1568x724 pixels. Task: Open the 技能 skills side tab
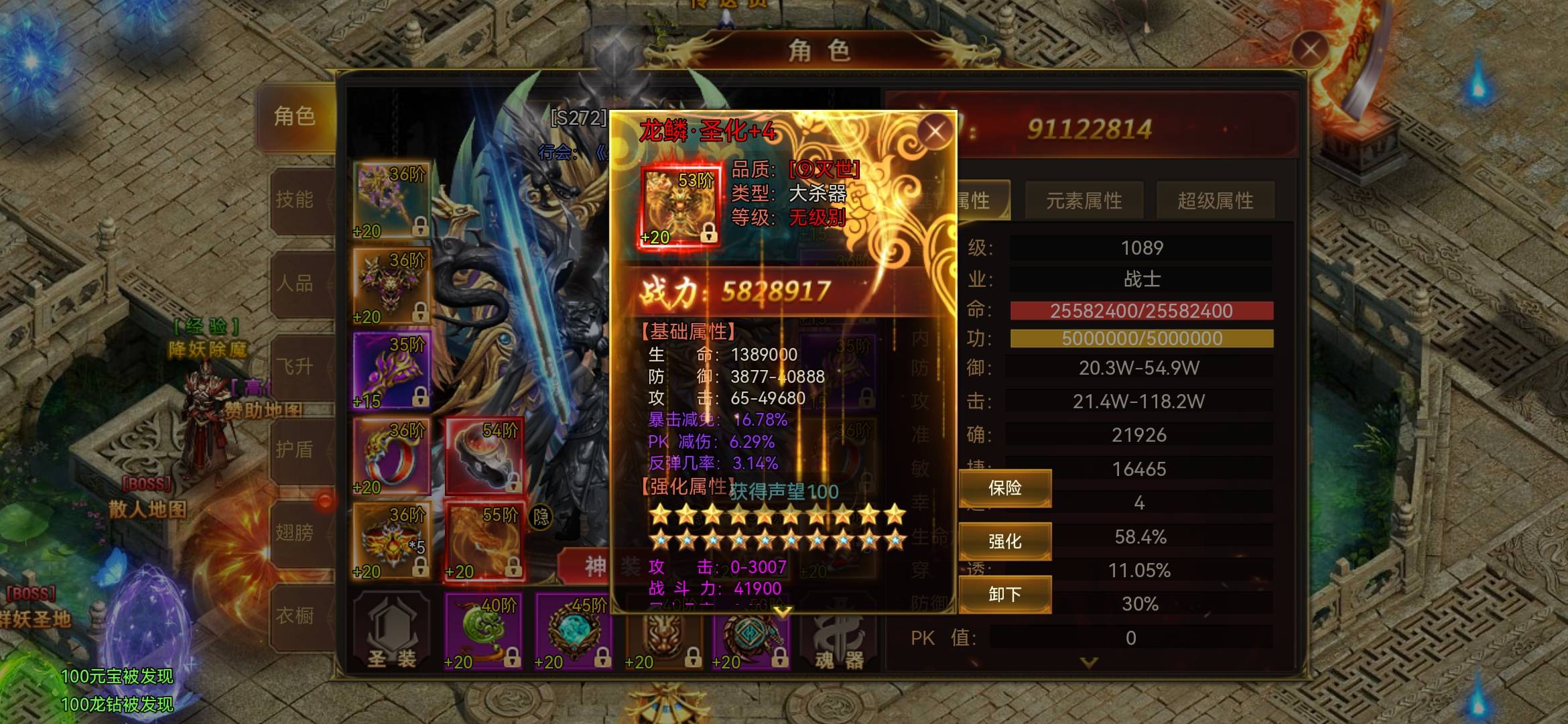tap(295, 199)
